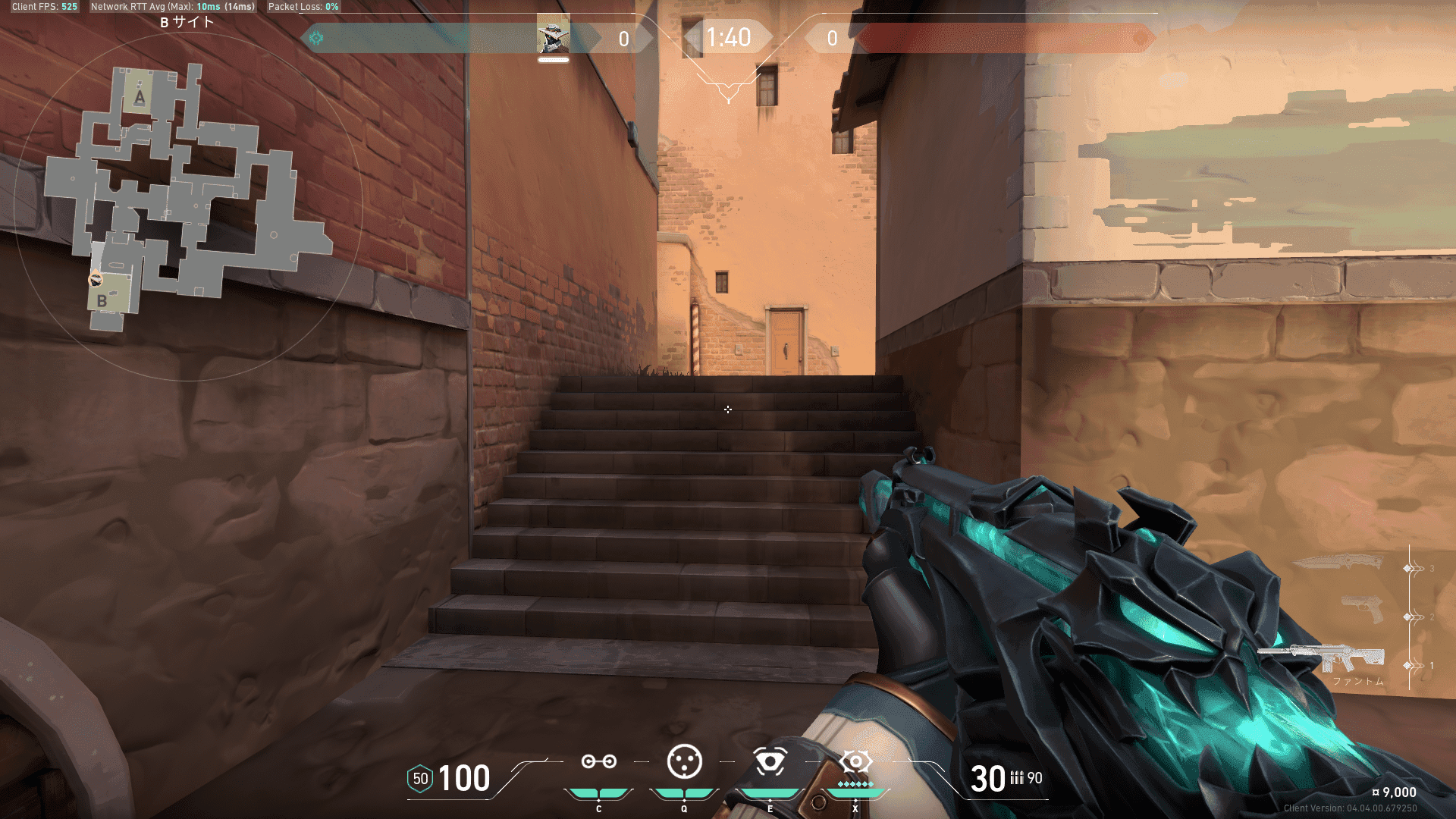
Task: Activate the E eye ability icon
Action: point(770,761)
